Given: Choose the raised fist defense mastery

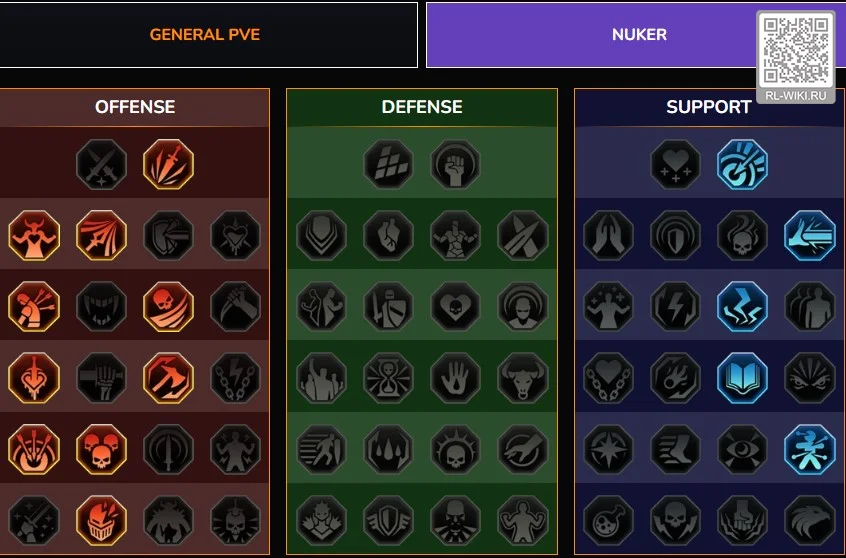Looking at the screenshot, I should (x=456, y=164).
